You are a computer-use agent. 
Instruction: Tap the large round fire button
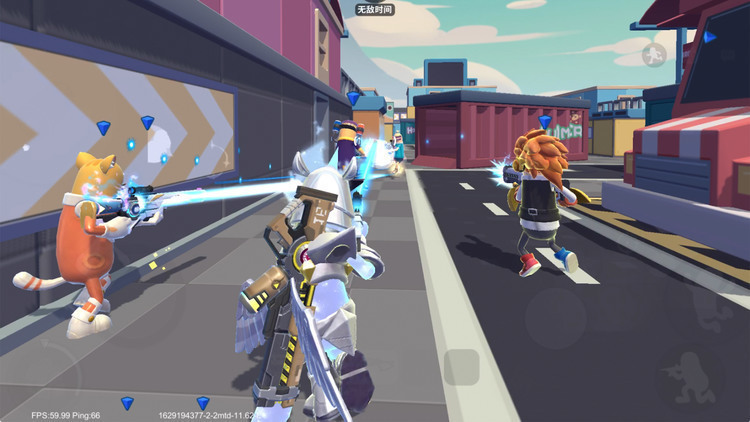557,318
